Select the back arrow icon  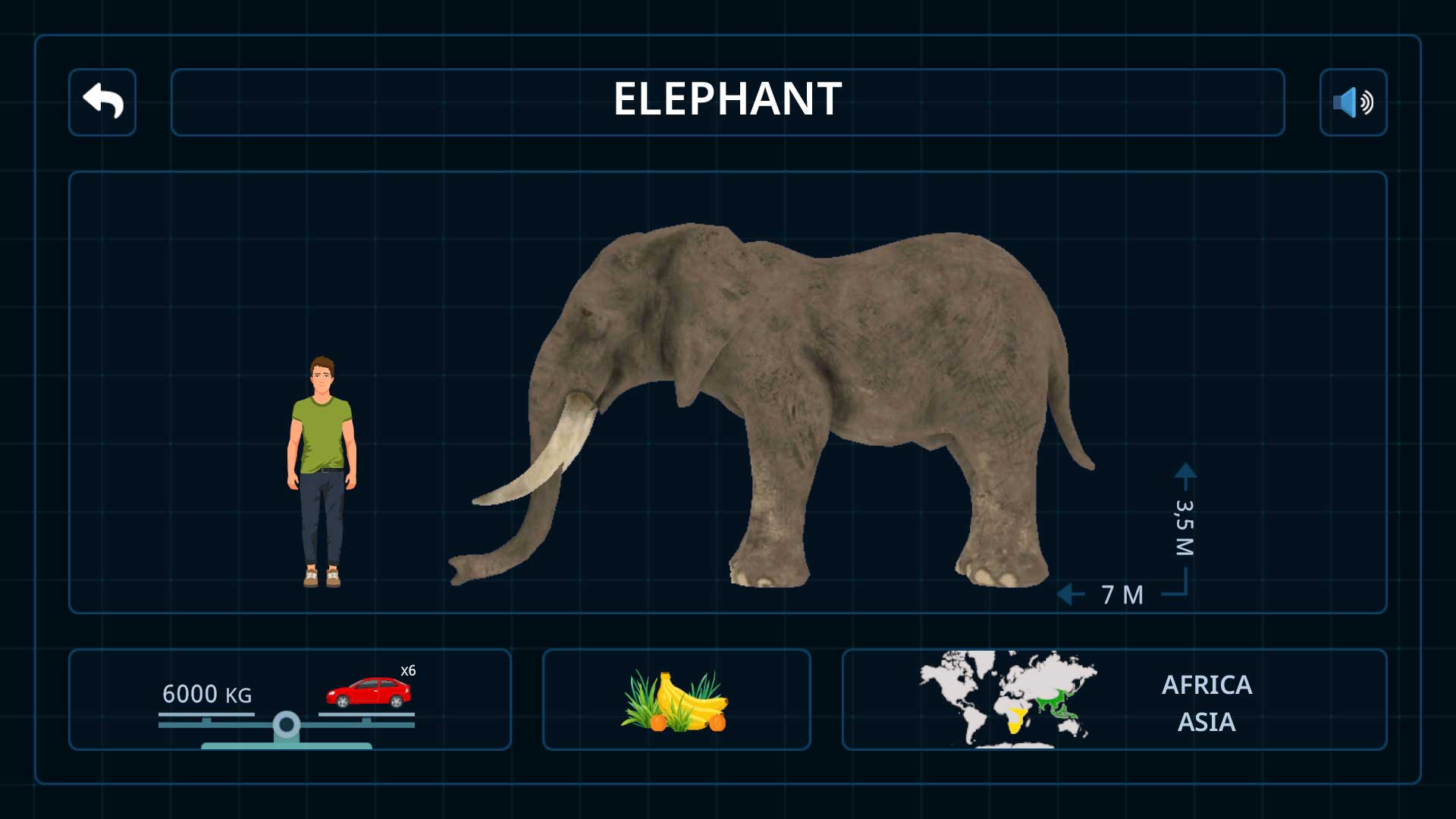tap(102, 101)
